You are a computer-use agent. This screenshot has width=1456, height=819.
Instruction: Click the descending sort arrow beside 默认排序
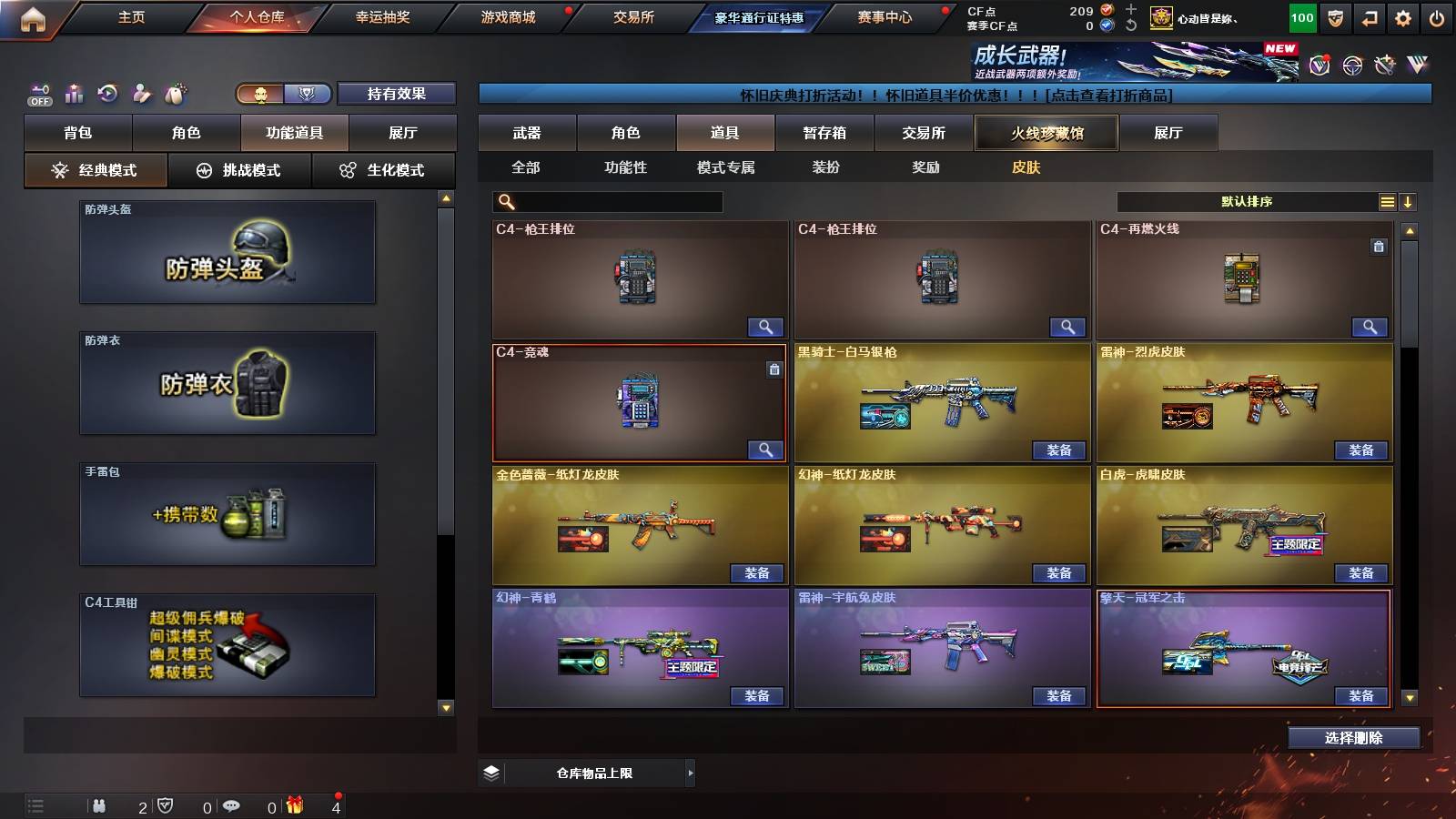tap(1408, 201)
